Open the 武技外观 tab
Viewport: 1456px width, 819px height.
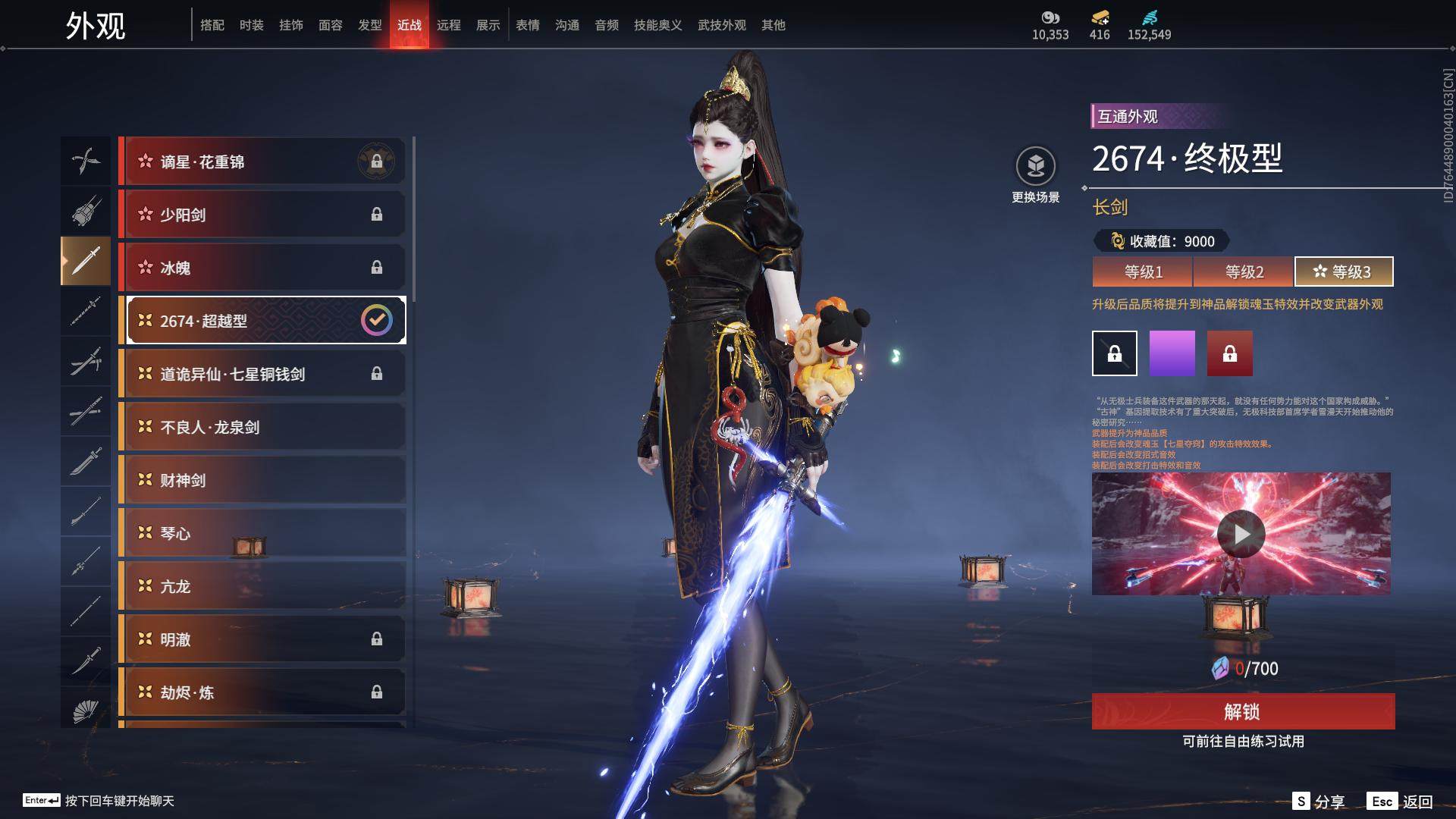click(x=721, y=25)
